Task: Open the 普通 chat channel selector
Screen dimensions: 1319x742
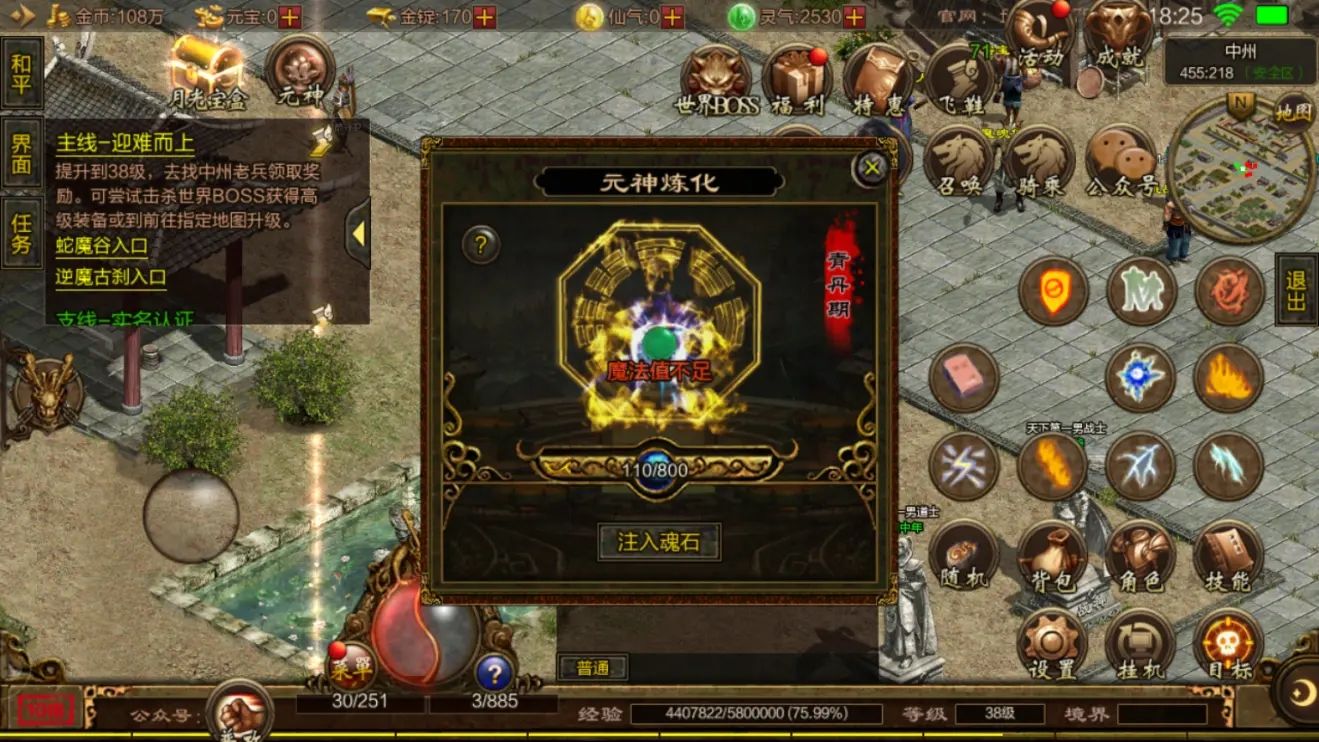Action: point(592,668)
